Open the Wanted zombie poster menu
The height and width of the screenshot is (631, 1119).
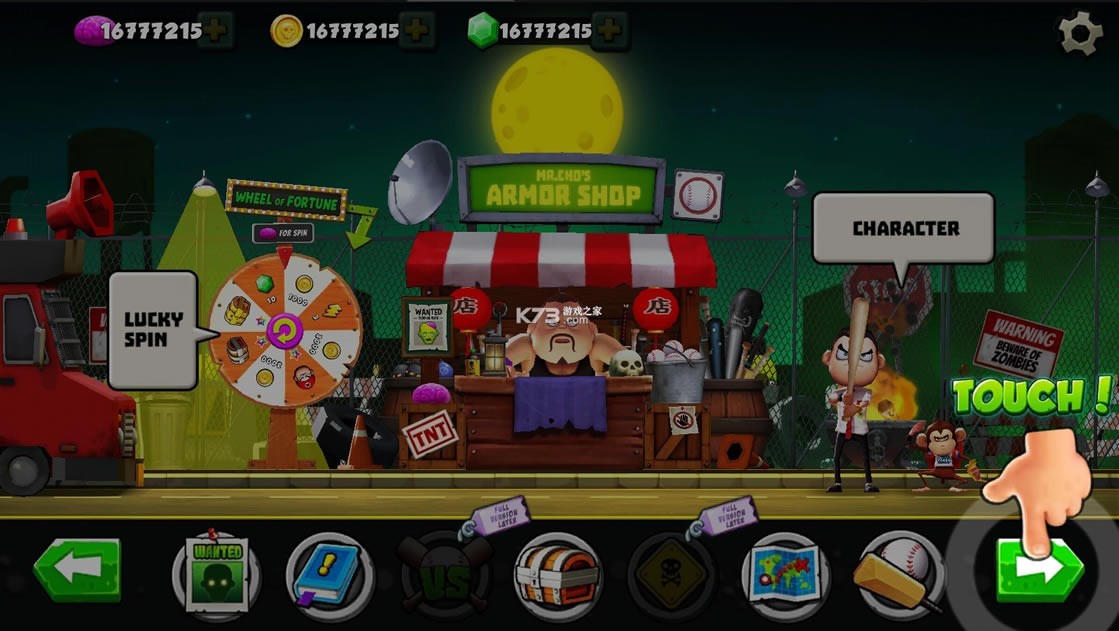[217, 575]
